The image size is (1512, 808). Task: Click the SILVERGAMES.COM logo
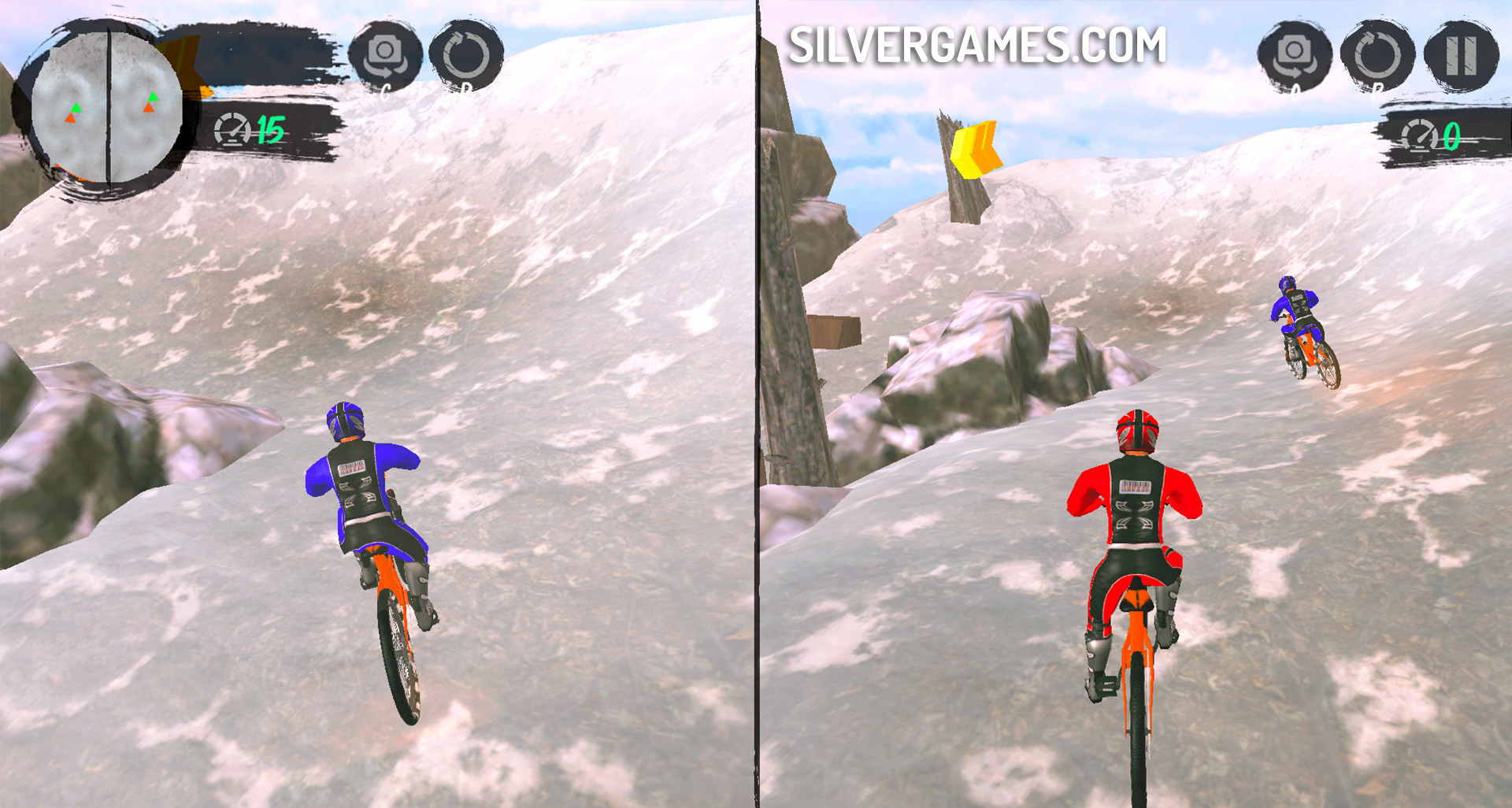pos(976,45)
